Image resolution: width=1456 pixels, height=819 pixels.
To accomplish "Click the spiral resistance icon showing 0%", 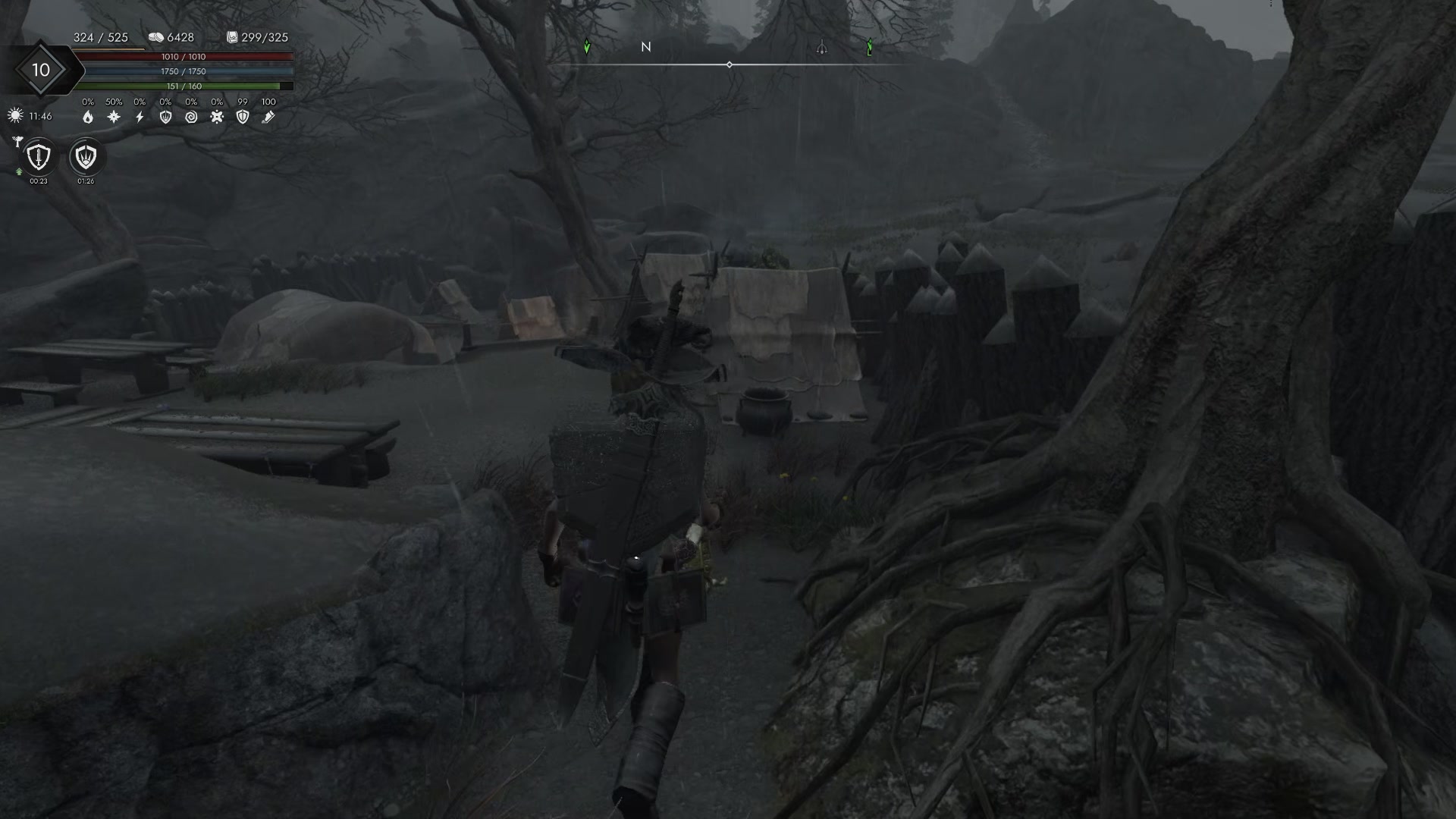I will (x=193, y=117).
